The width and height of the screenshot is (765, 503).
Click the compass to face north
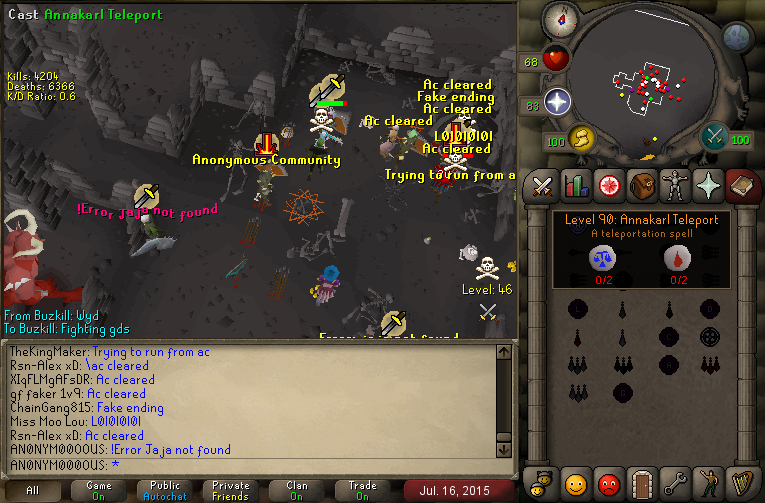click(557, 20)
